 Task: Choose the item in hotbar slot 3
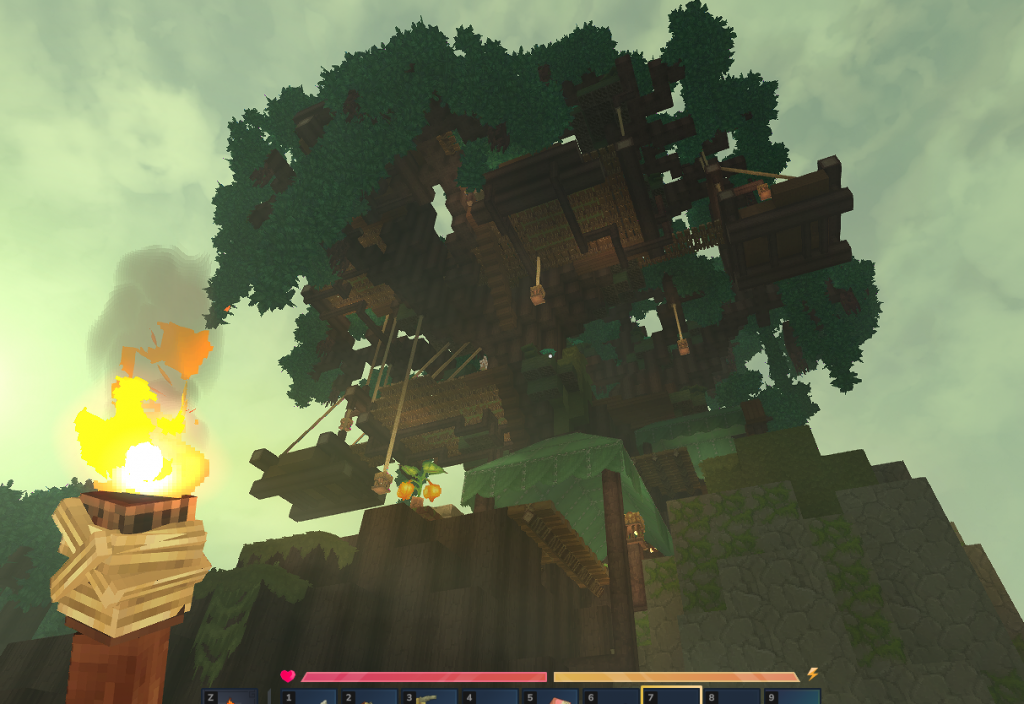click(430, 697)
